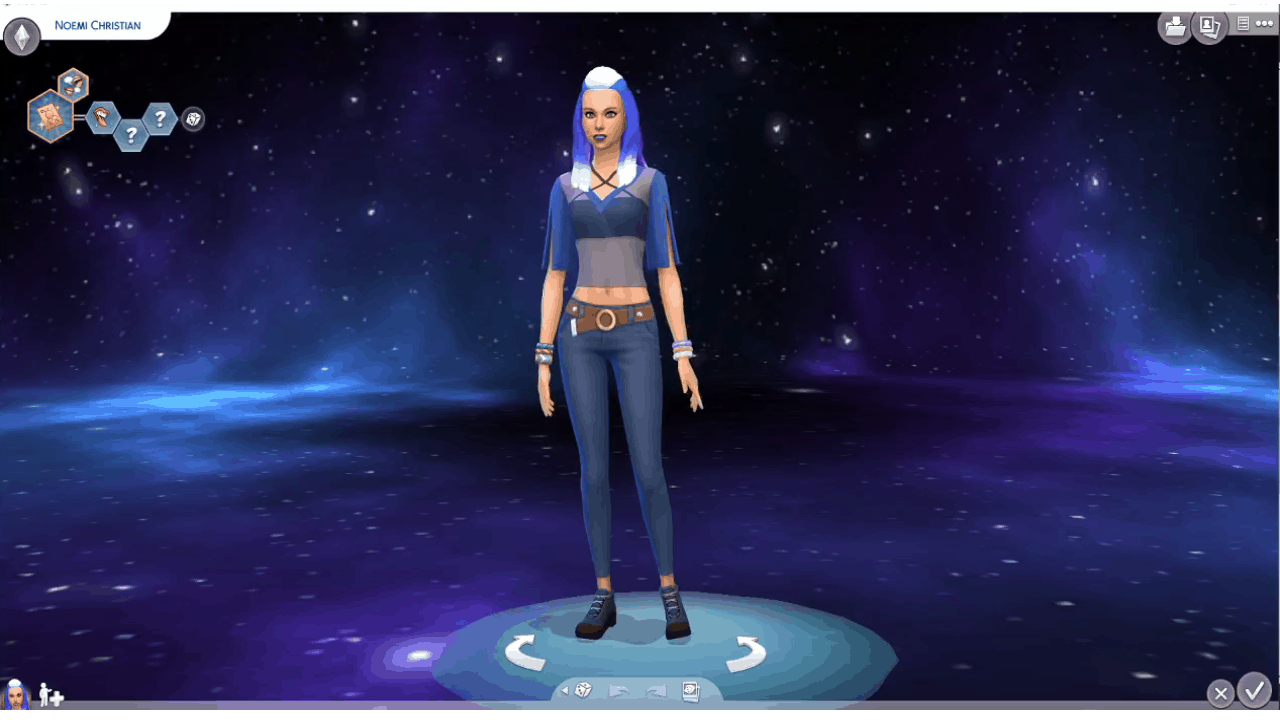The image size is (1280, 720).
Task: Select the small bonus trait hexagon on top
Action: [72, 84]
